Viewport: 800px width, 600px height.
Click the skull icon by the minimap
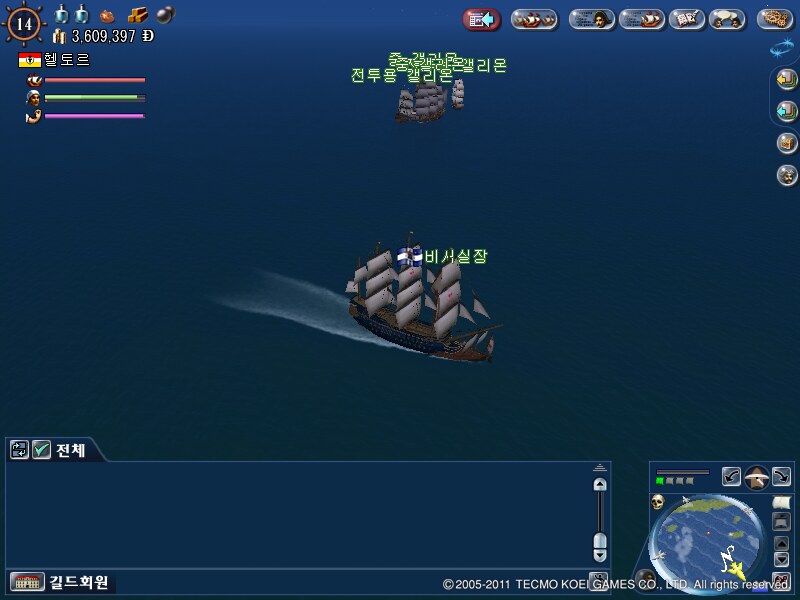click(659, 501)
